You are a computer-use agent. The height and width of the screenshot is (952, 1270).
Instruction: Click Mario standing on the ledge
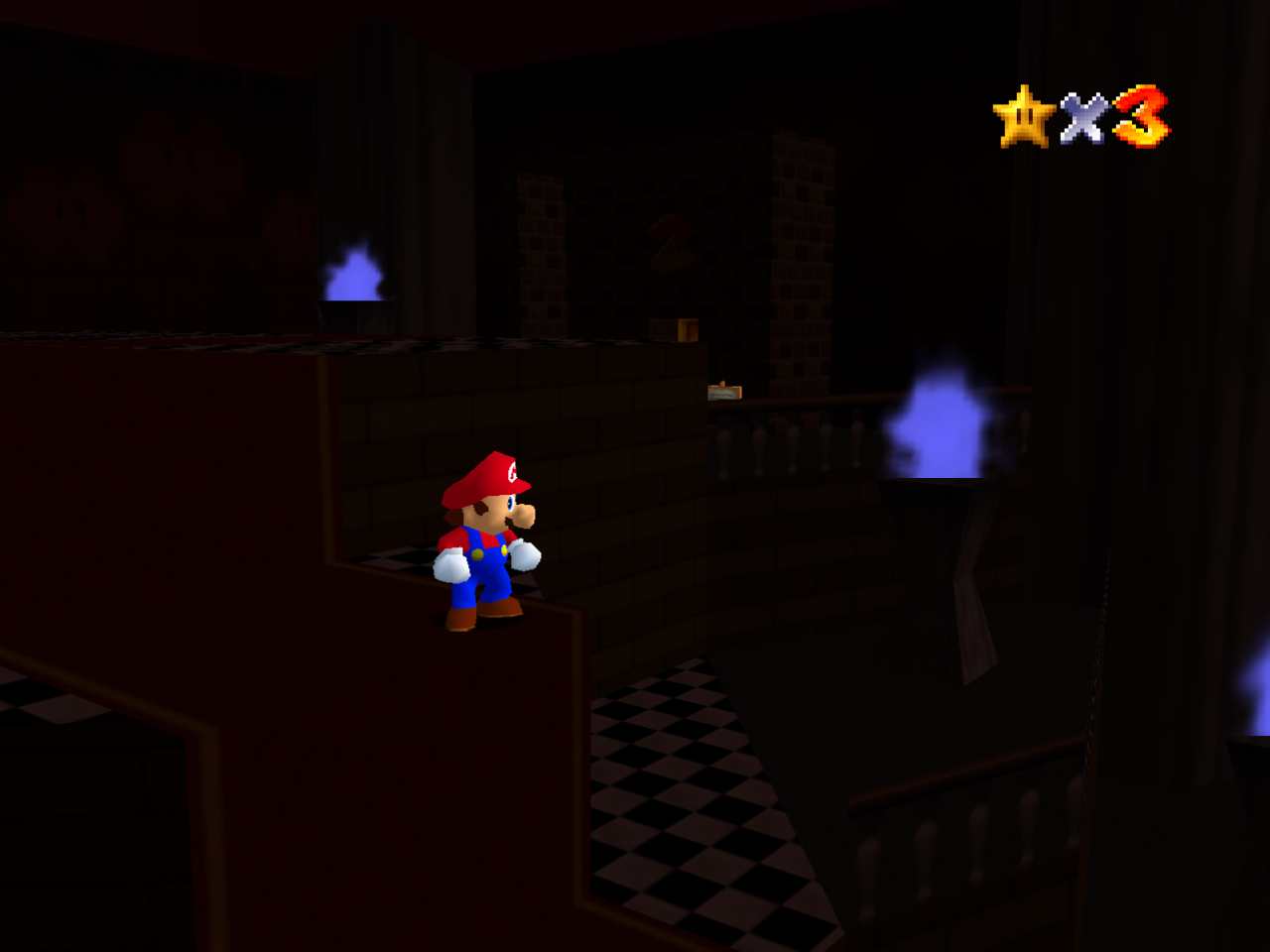[x=486, y=545]
